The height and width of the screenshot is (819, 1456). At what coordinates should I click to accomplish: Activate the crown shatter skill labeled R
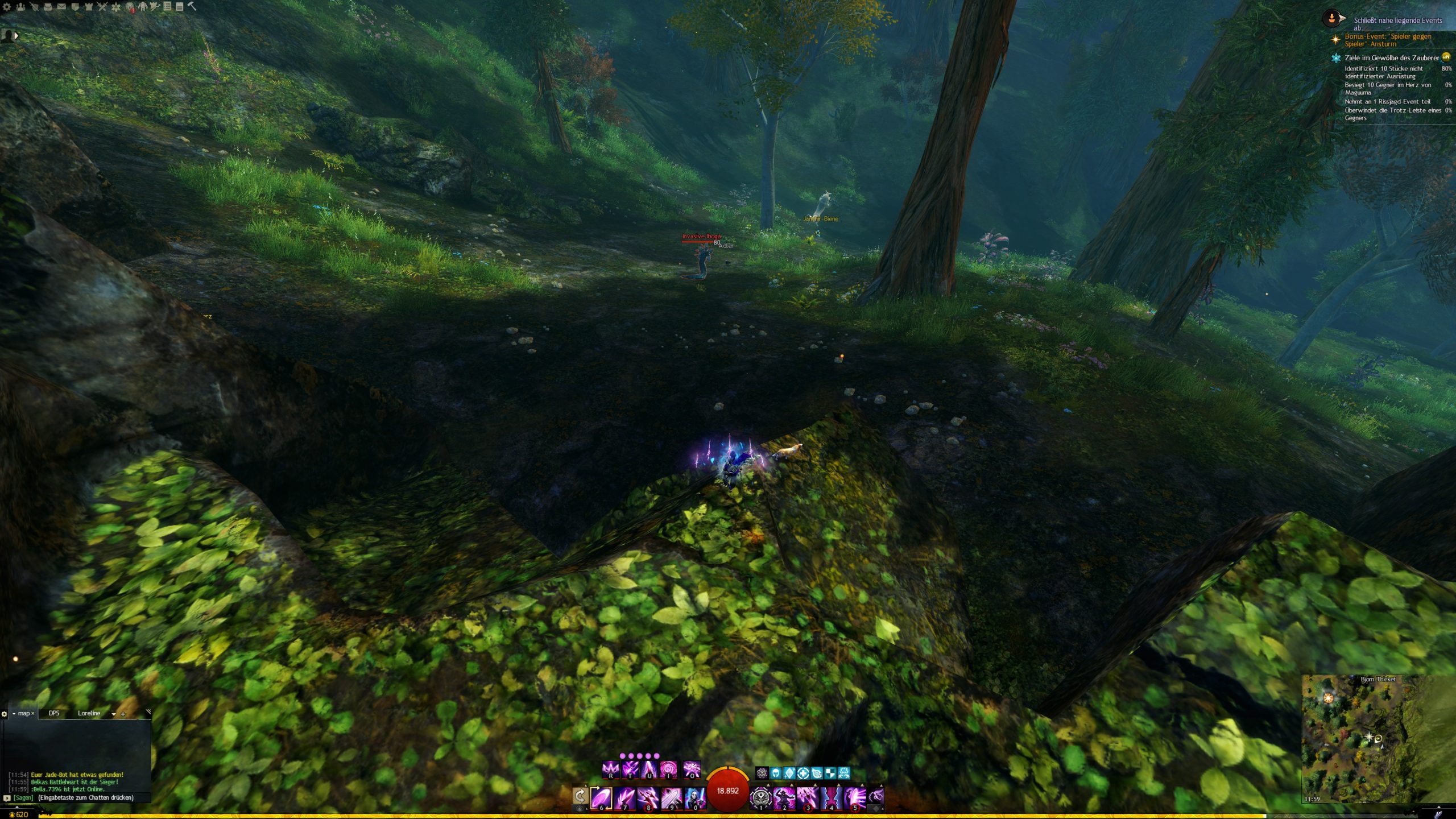click(610, 770)
